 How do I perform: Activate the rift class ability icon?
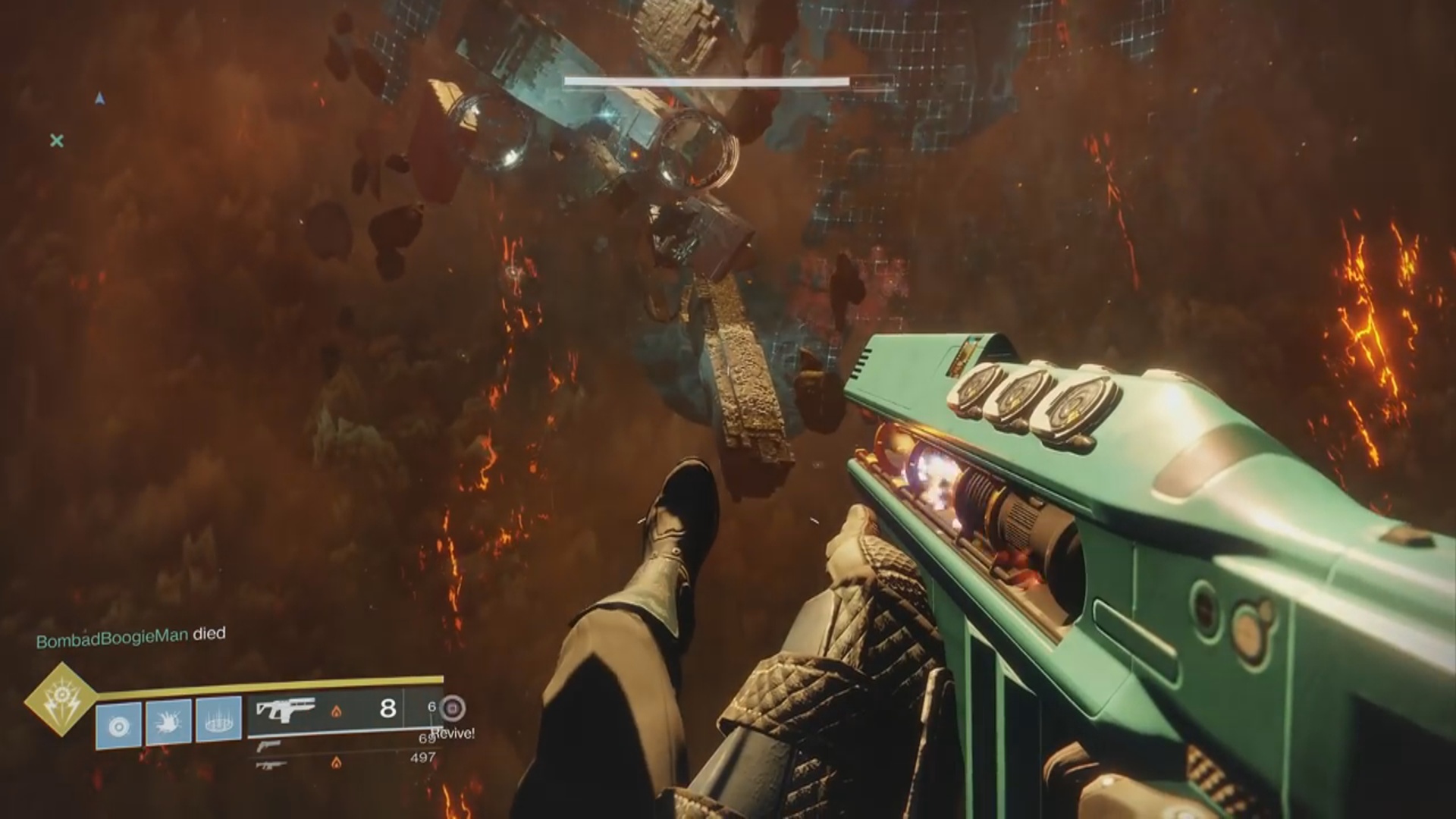coord(218,719)
